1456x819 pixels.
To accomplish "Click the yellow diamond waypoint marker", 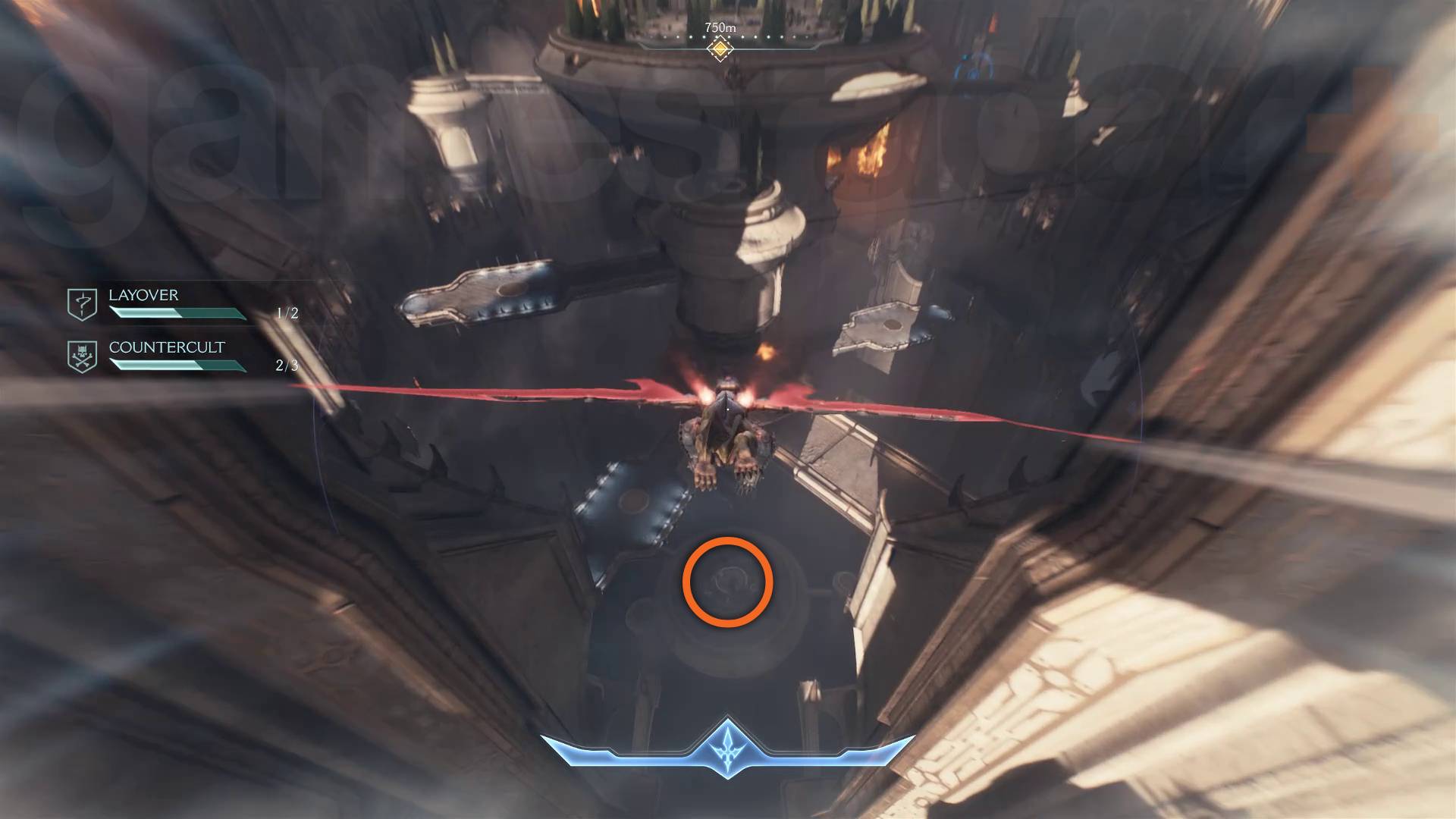I will [x=720, y=49].
